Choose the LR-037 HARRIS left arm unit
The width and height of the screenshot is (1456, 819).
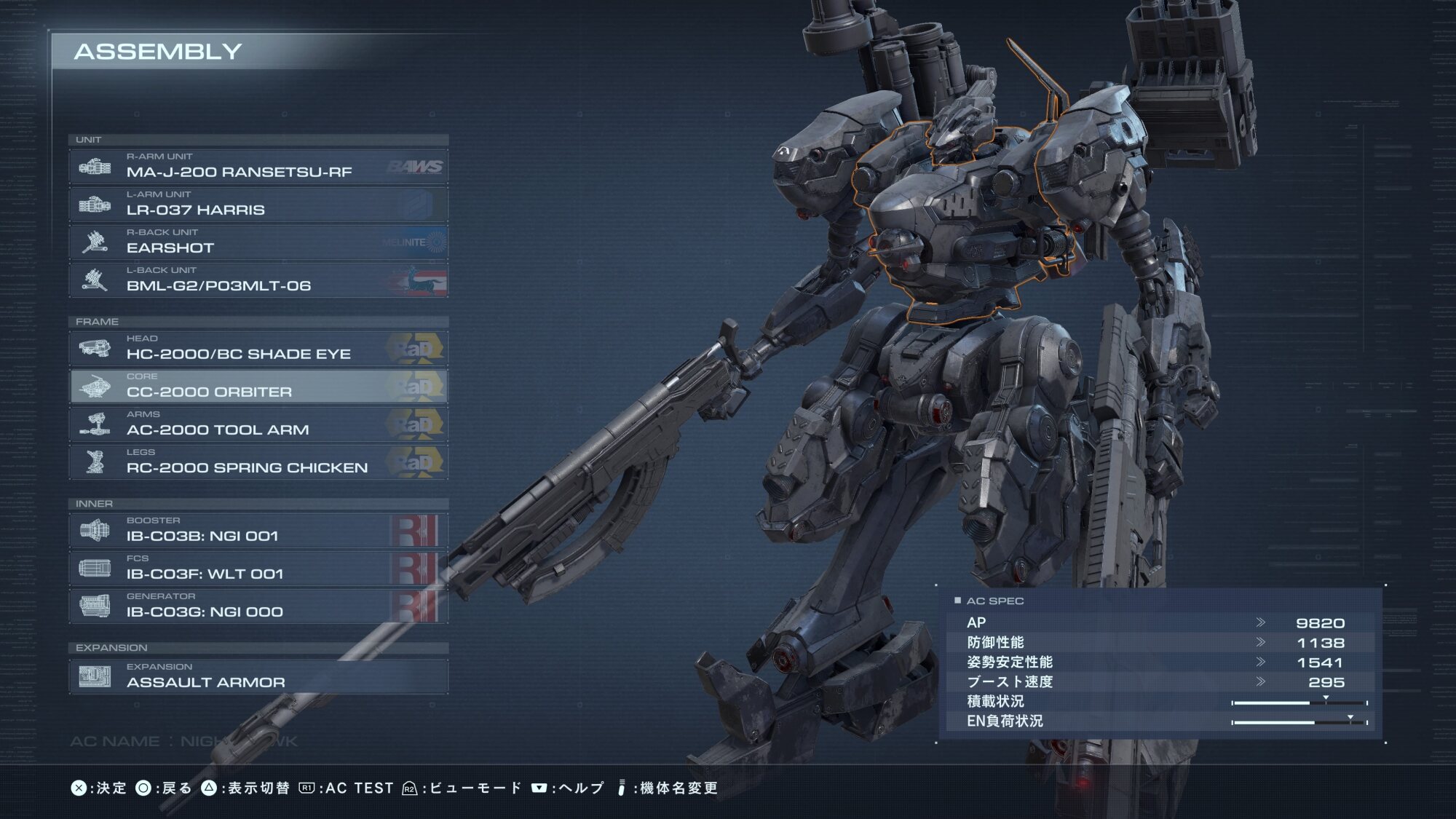258,205
